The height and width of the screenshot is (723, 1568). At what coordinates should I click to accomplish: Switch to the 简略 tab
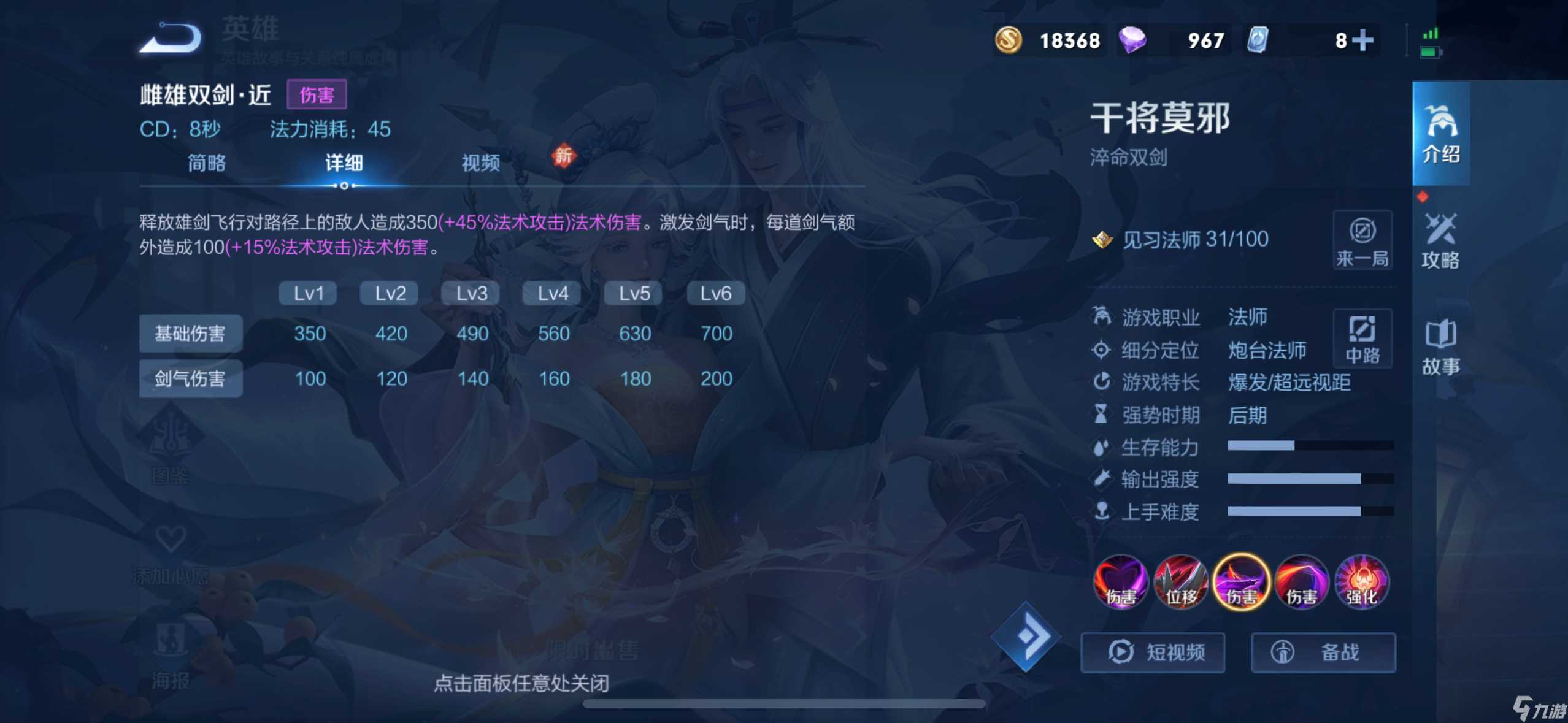coord(206,164)
